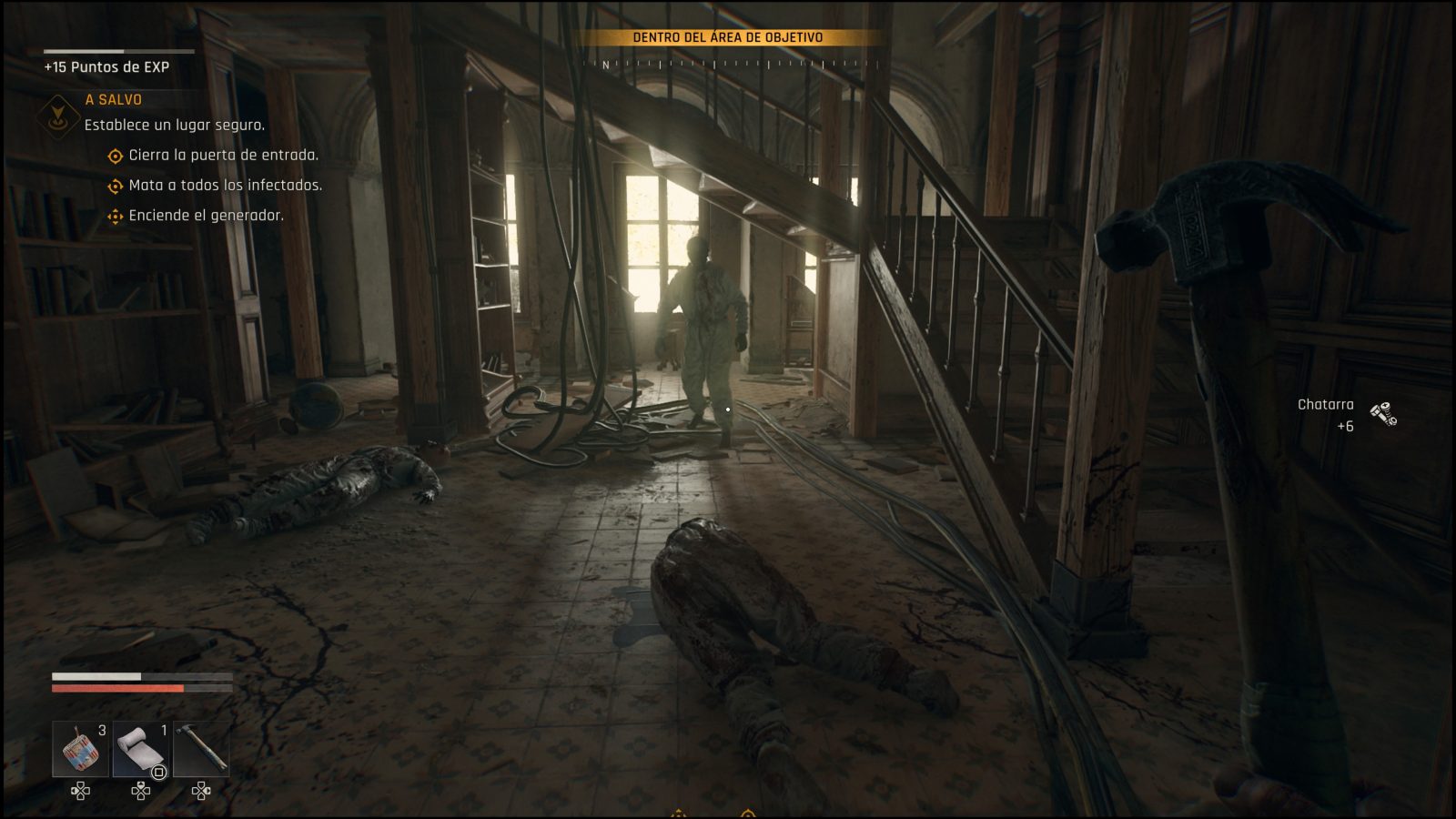The image size is (1456, 819).
Task: Select the hammer weapon slot
Action: point(201,749)
